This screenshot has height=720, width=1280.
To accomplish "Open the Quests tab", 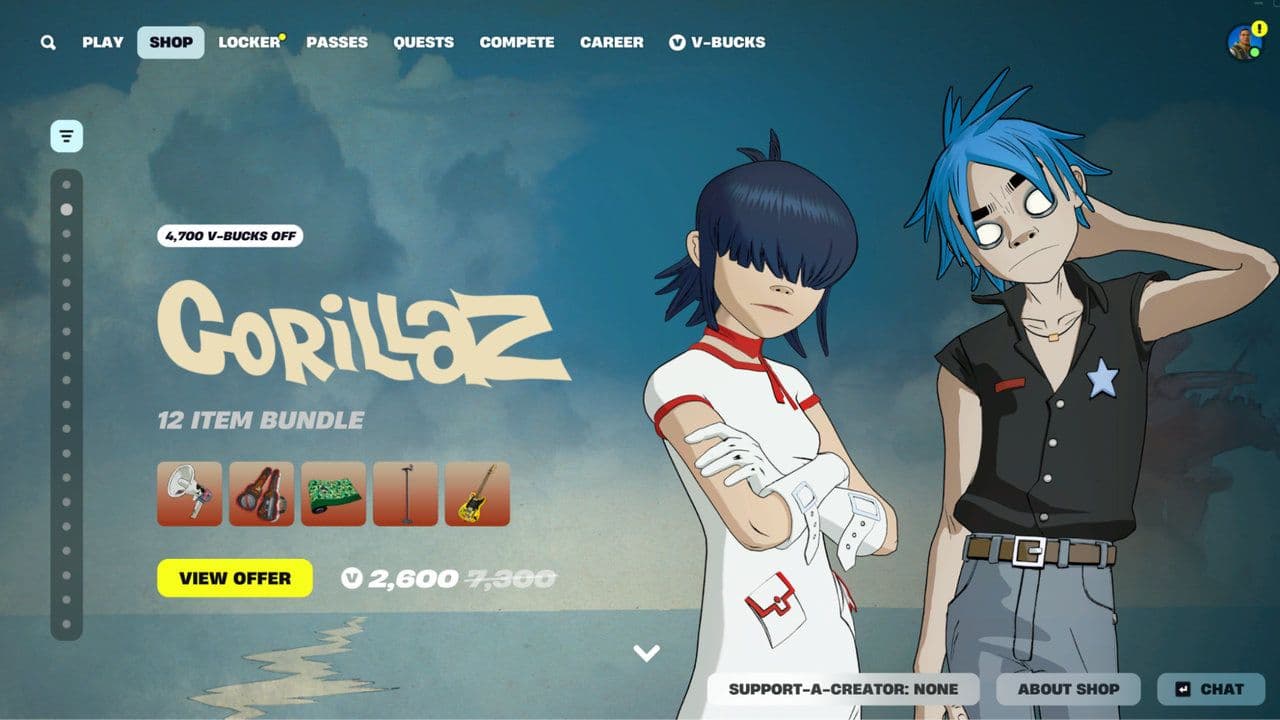I will [x=424, y=42].
